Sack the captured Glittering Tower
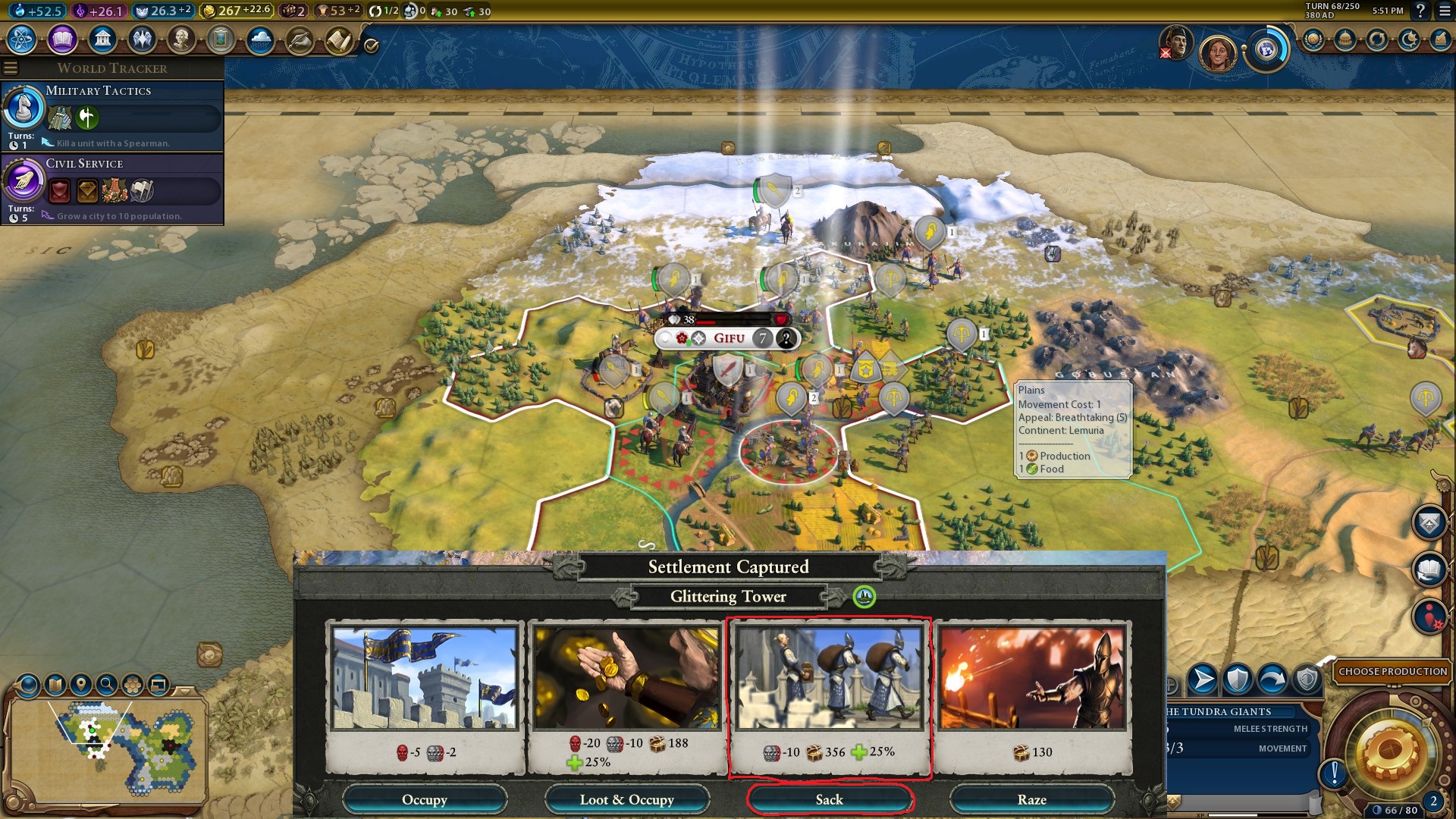1456x819 pixels. click(829, 799)
